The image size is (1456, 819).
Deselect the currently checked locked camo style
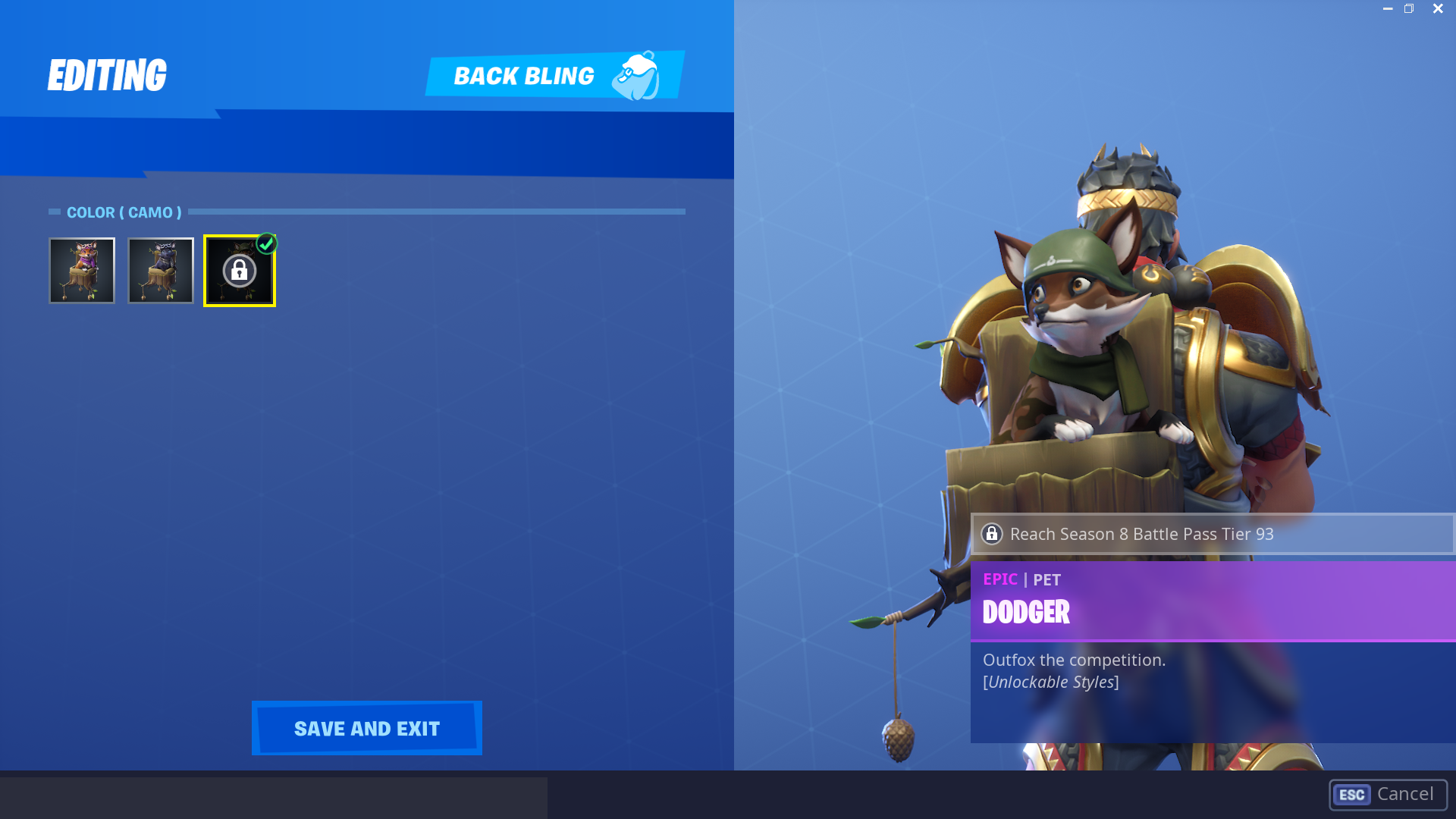(x=240, y=270)
